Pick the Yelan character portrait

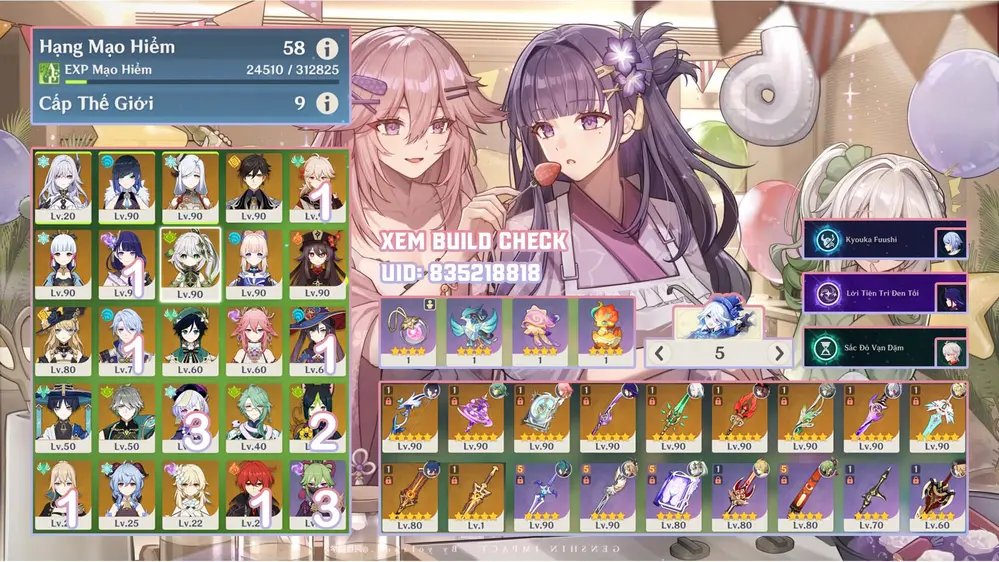pyautogui.click(x=126, y=186)
